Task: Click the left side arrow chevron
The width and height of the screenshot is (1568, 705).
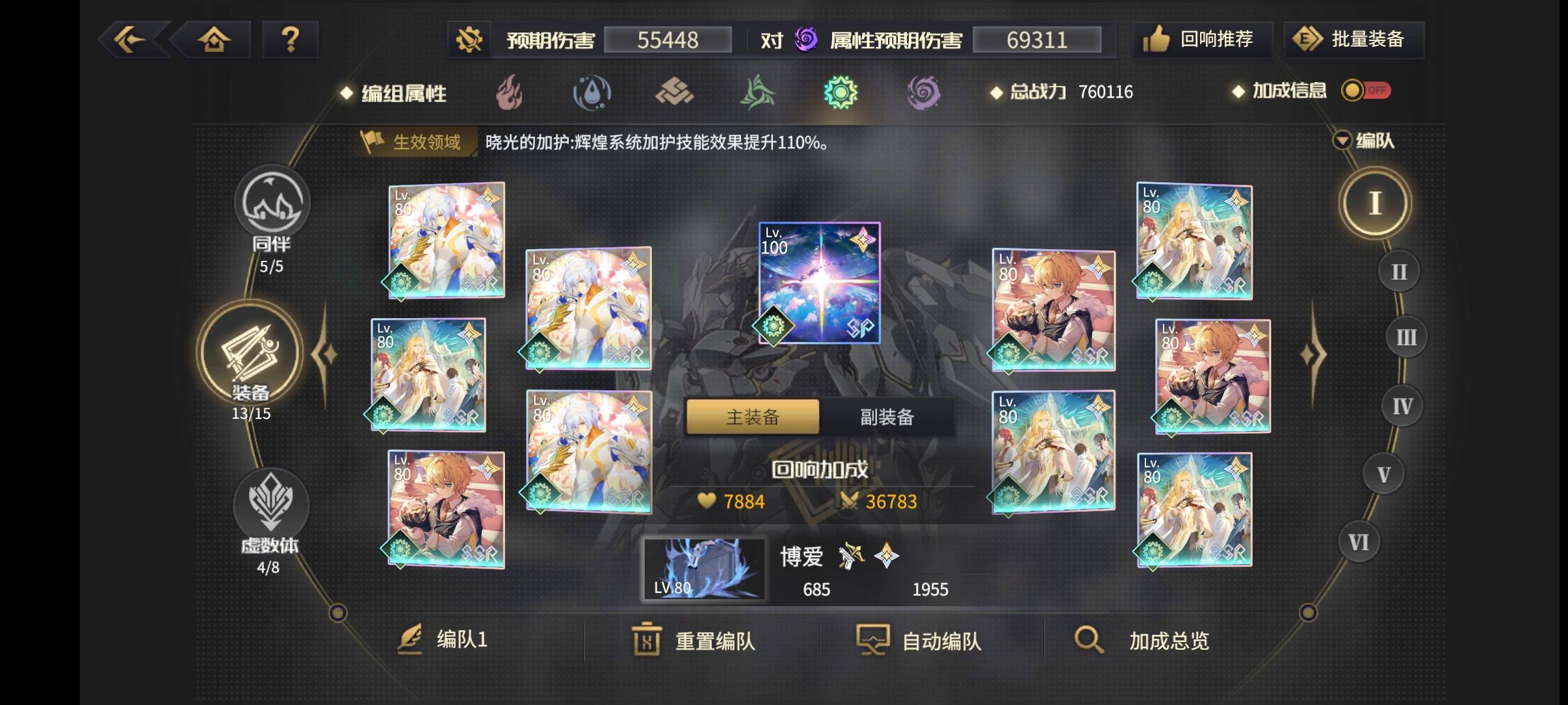Action: 323,353
